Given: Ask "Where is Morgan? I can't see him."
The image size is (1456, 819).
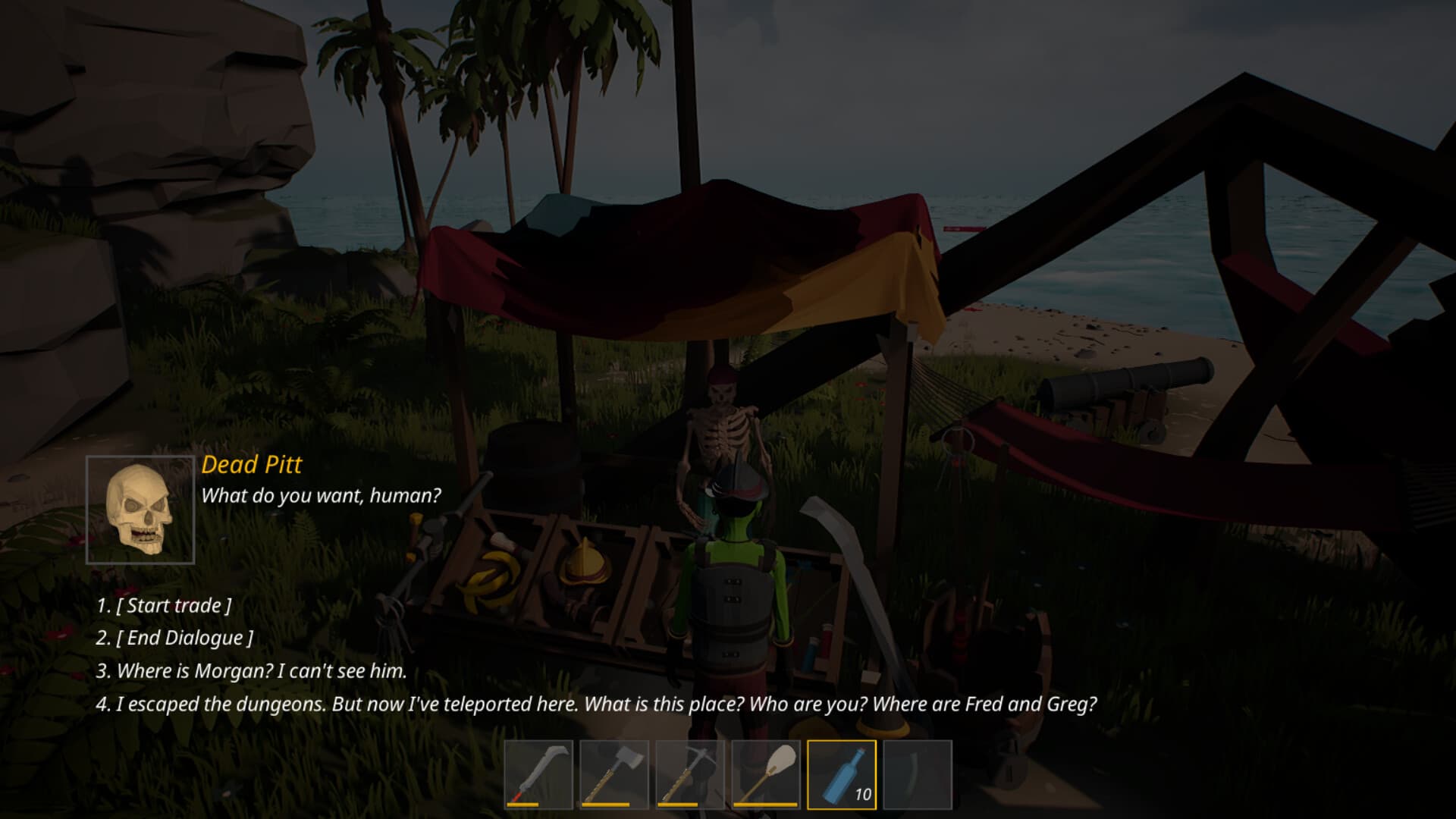Looking at the screenshot, I should point(253,671).
